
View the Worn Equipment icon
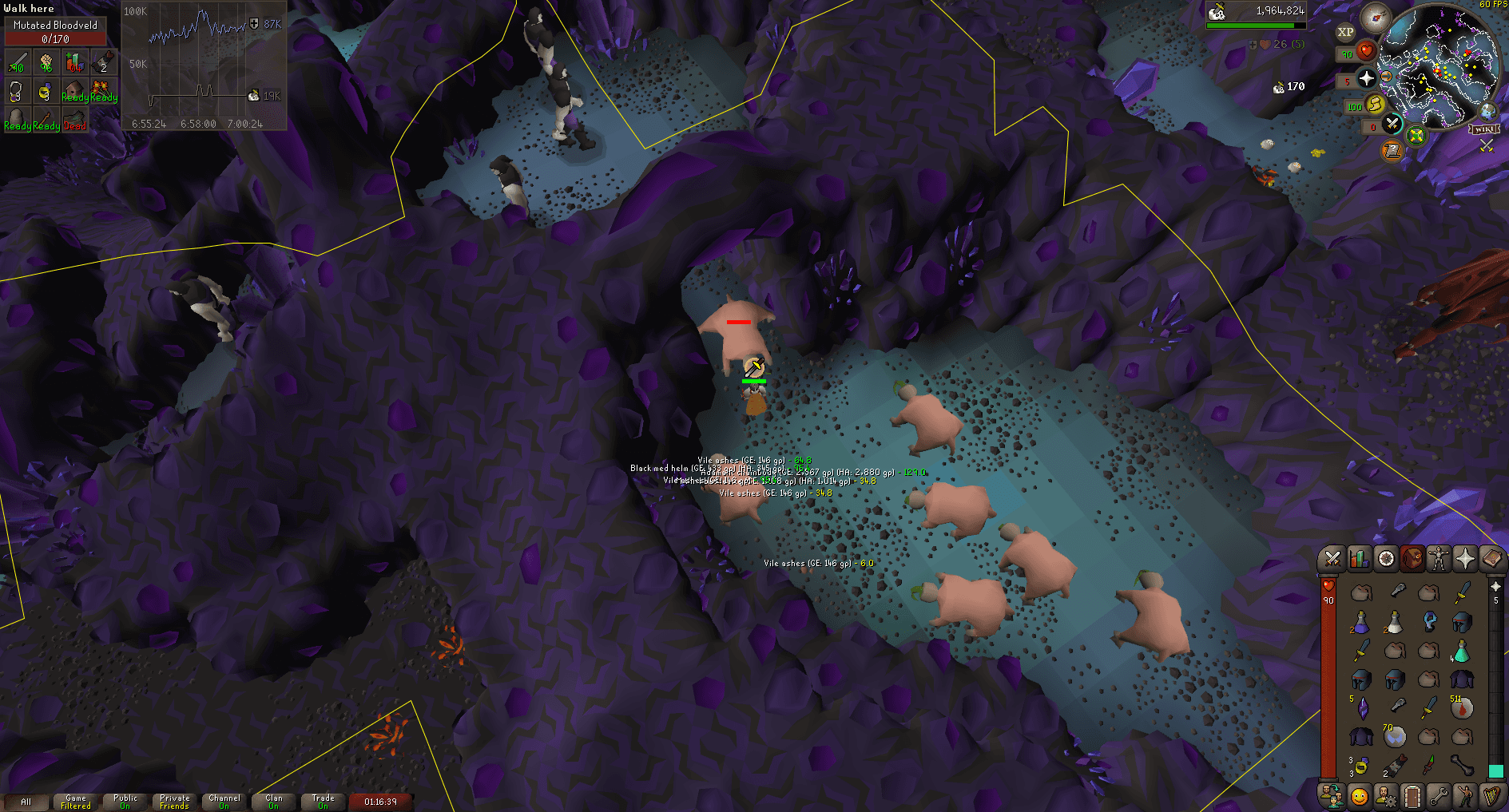tap(1438, 559)
